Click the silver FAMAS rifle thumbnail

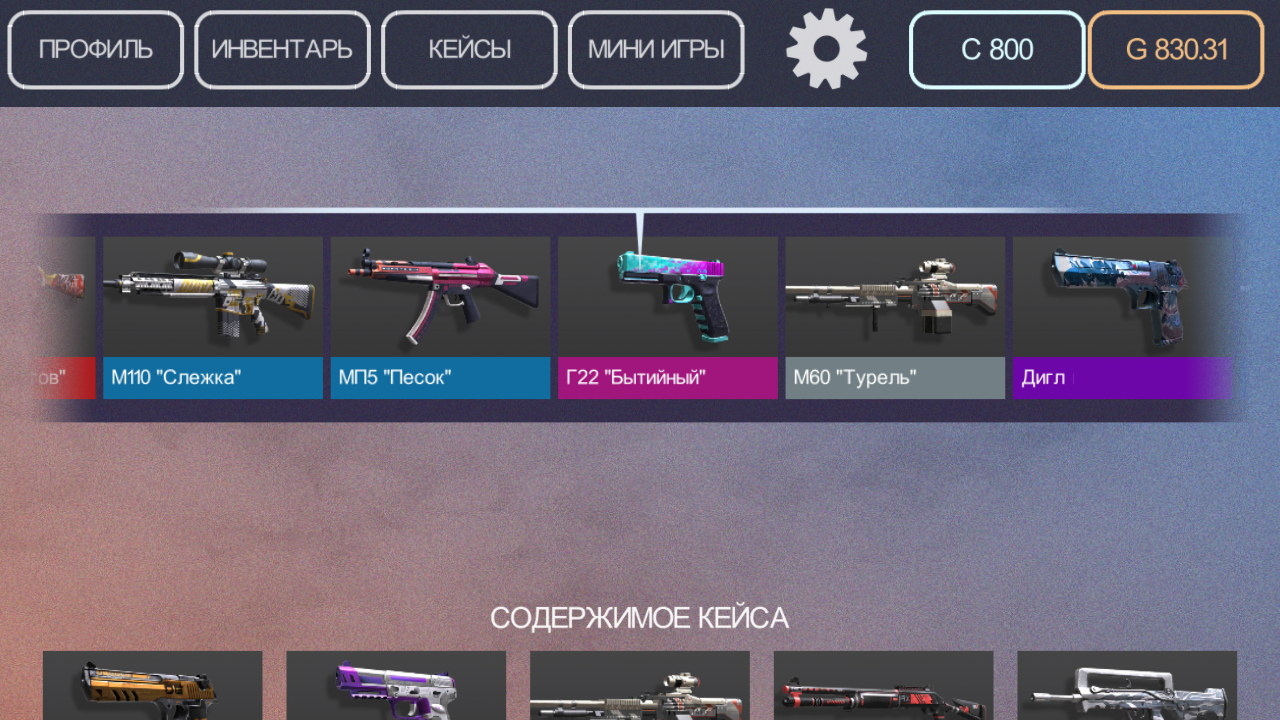click(x=1127, y=690)
